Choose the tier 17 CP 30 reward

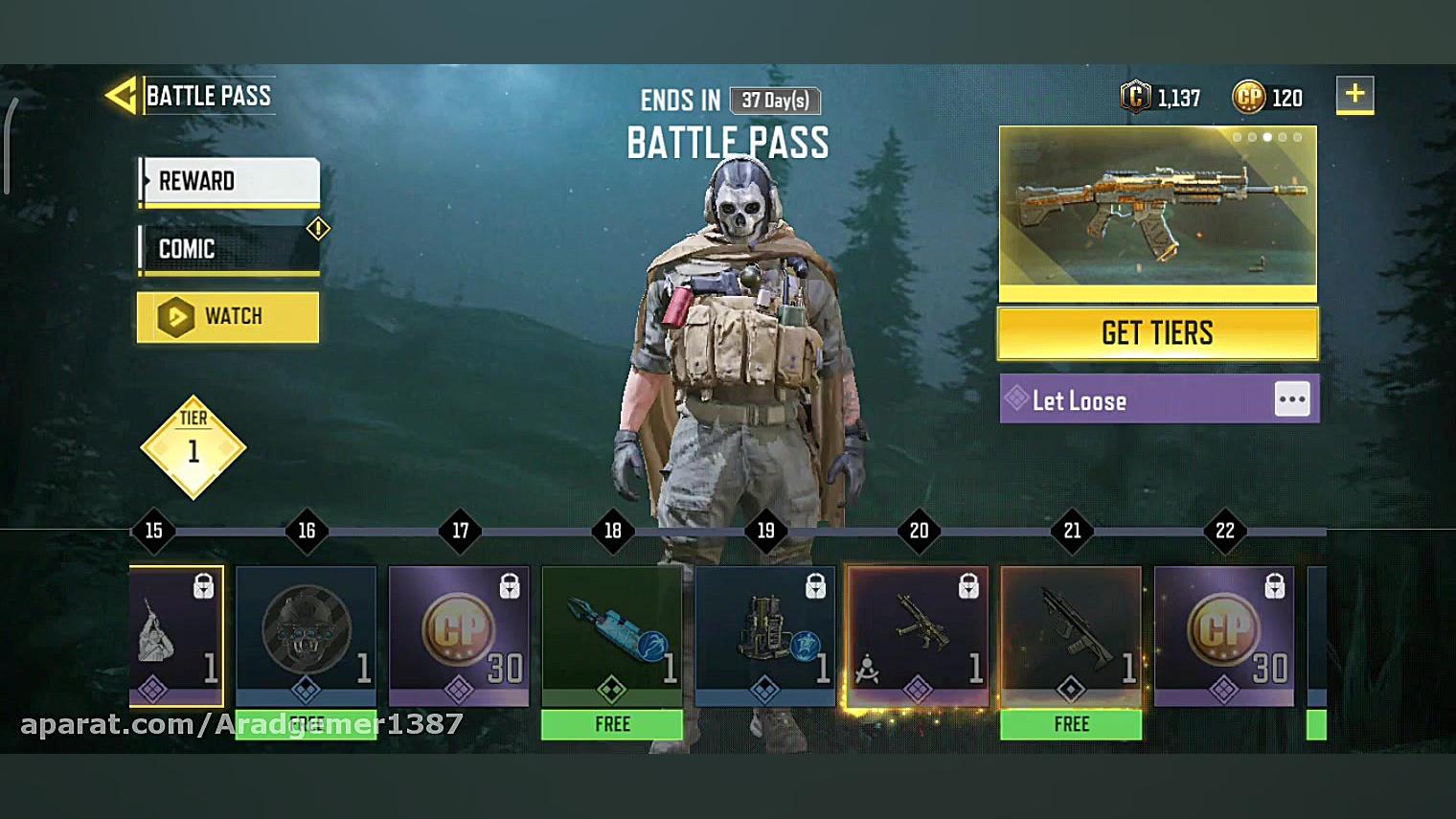[x=459, y=636]
